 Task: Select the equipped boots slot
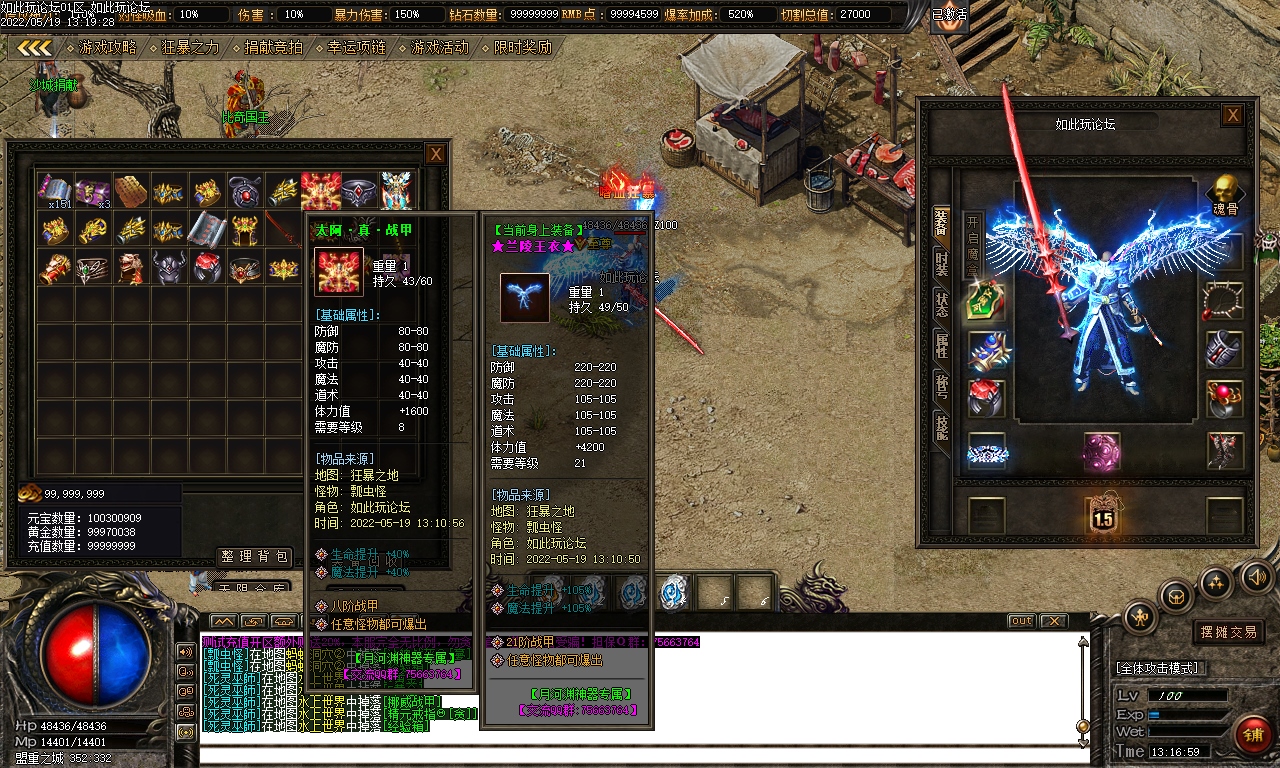(1225, 451)
